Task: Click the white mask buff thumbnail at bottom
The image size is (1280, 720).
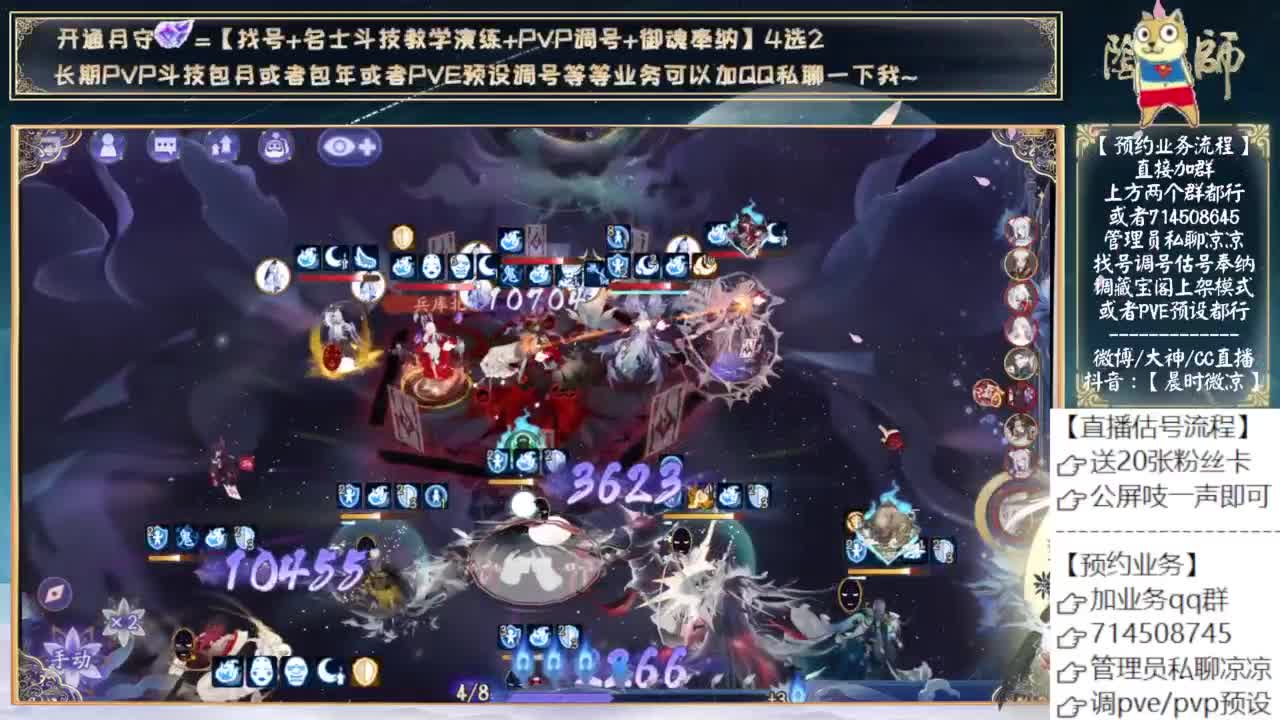Action: (261, 671)
